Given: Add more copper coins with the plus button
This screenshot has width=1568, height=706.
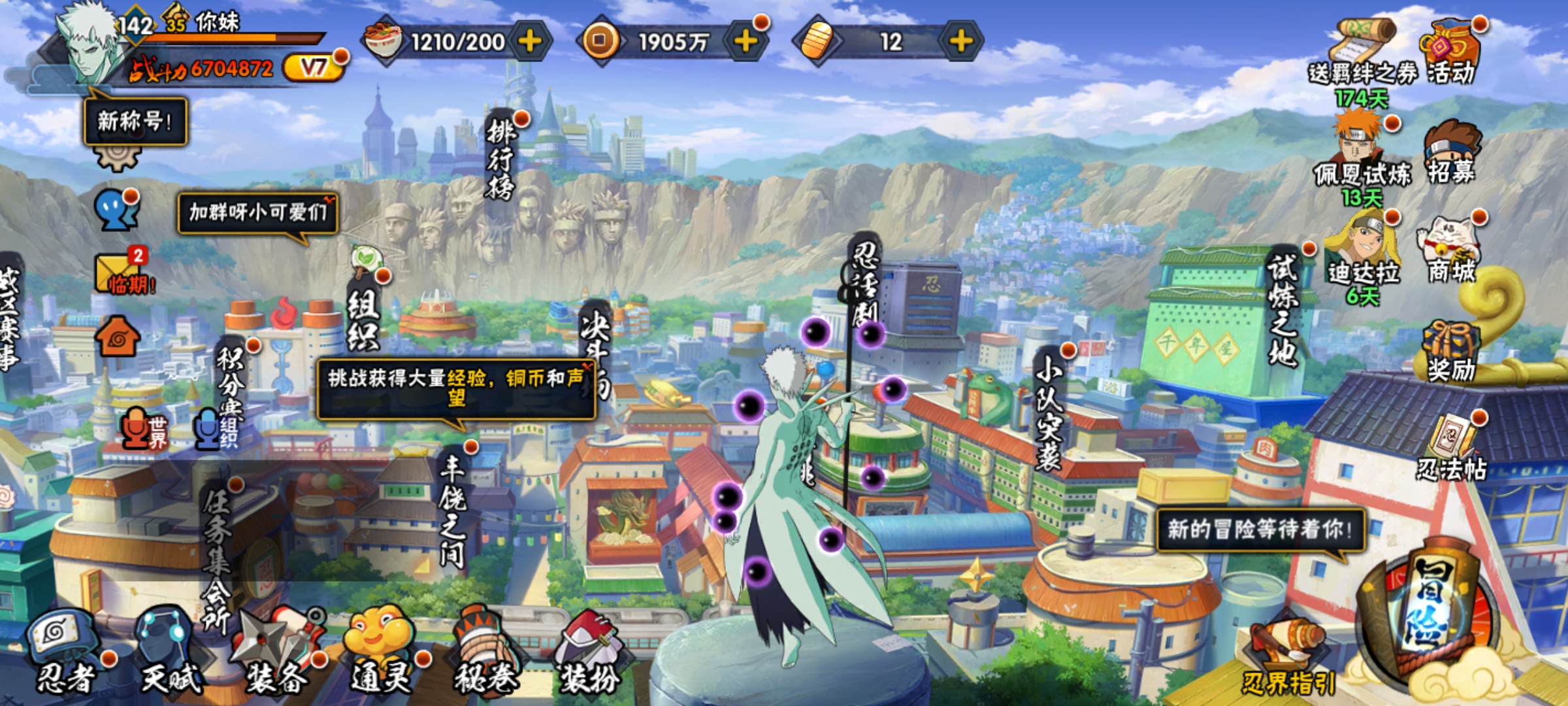Looking at the screenshot, I should 745,42.
